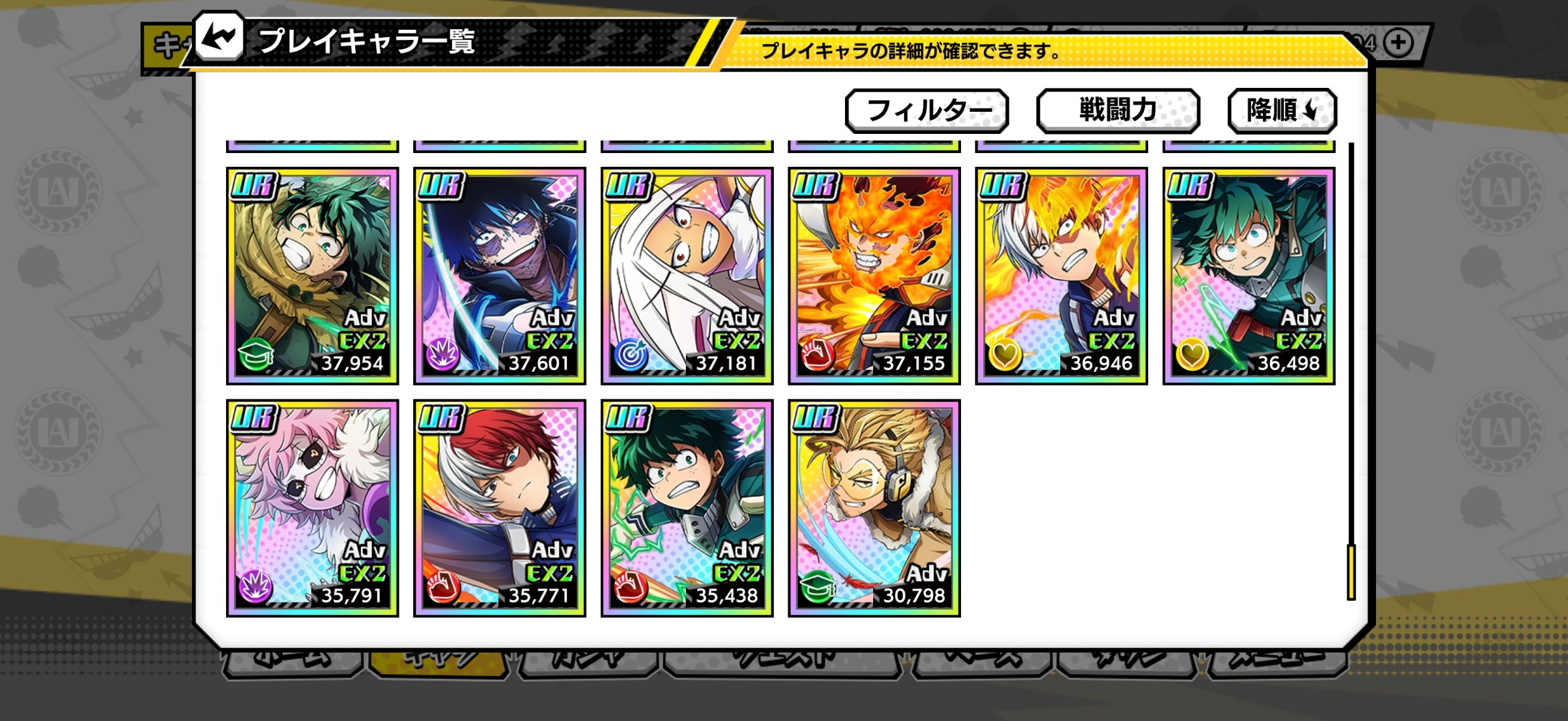Choose the Dabi card rated 37,601
Viewport: 1568px width, 721px height.
[x=499, y=276]
